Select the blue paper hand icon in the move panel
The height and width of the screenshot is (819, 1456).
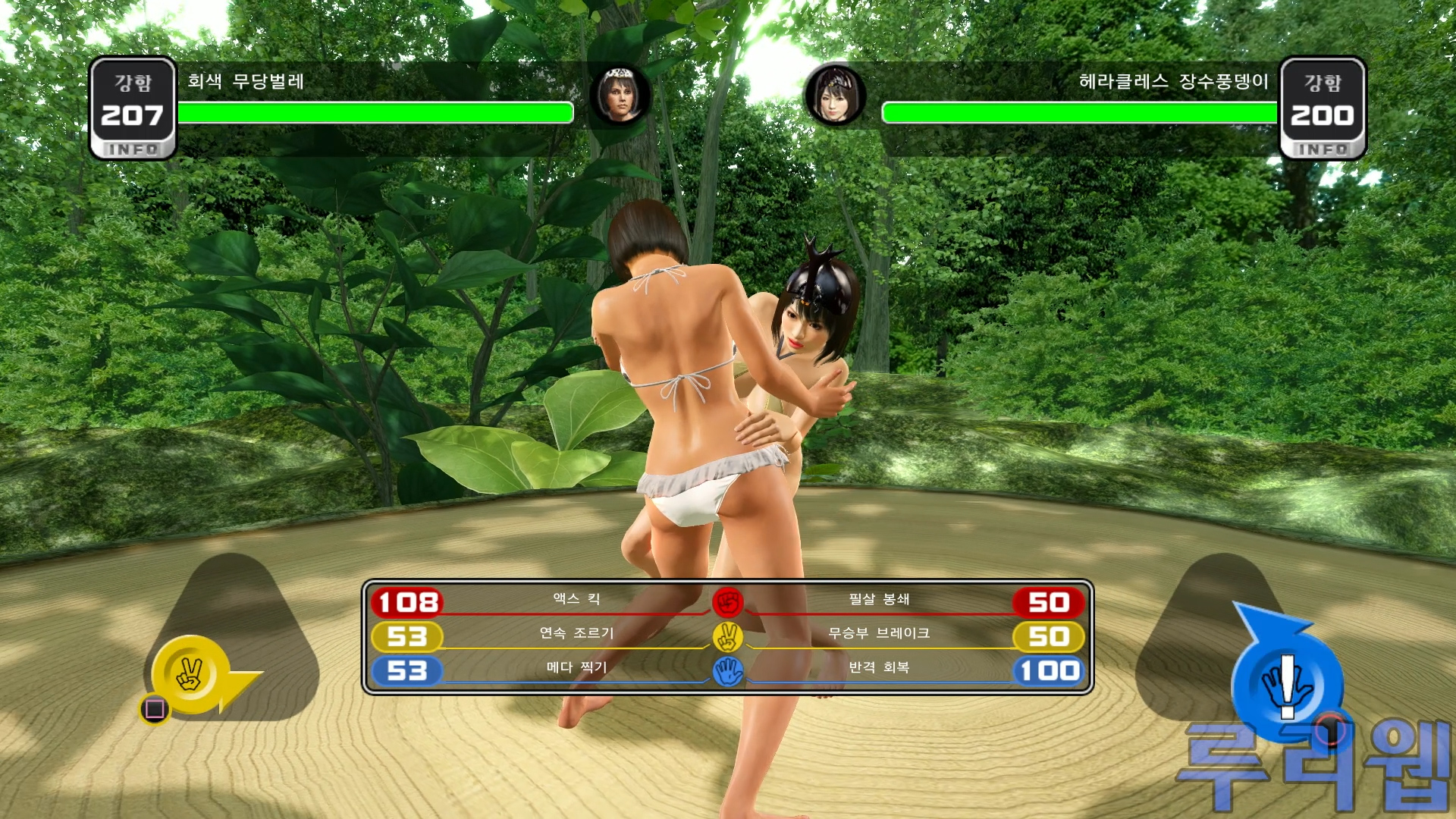[728, 671]
